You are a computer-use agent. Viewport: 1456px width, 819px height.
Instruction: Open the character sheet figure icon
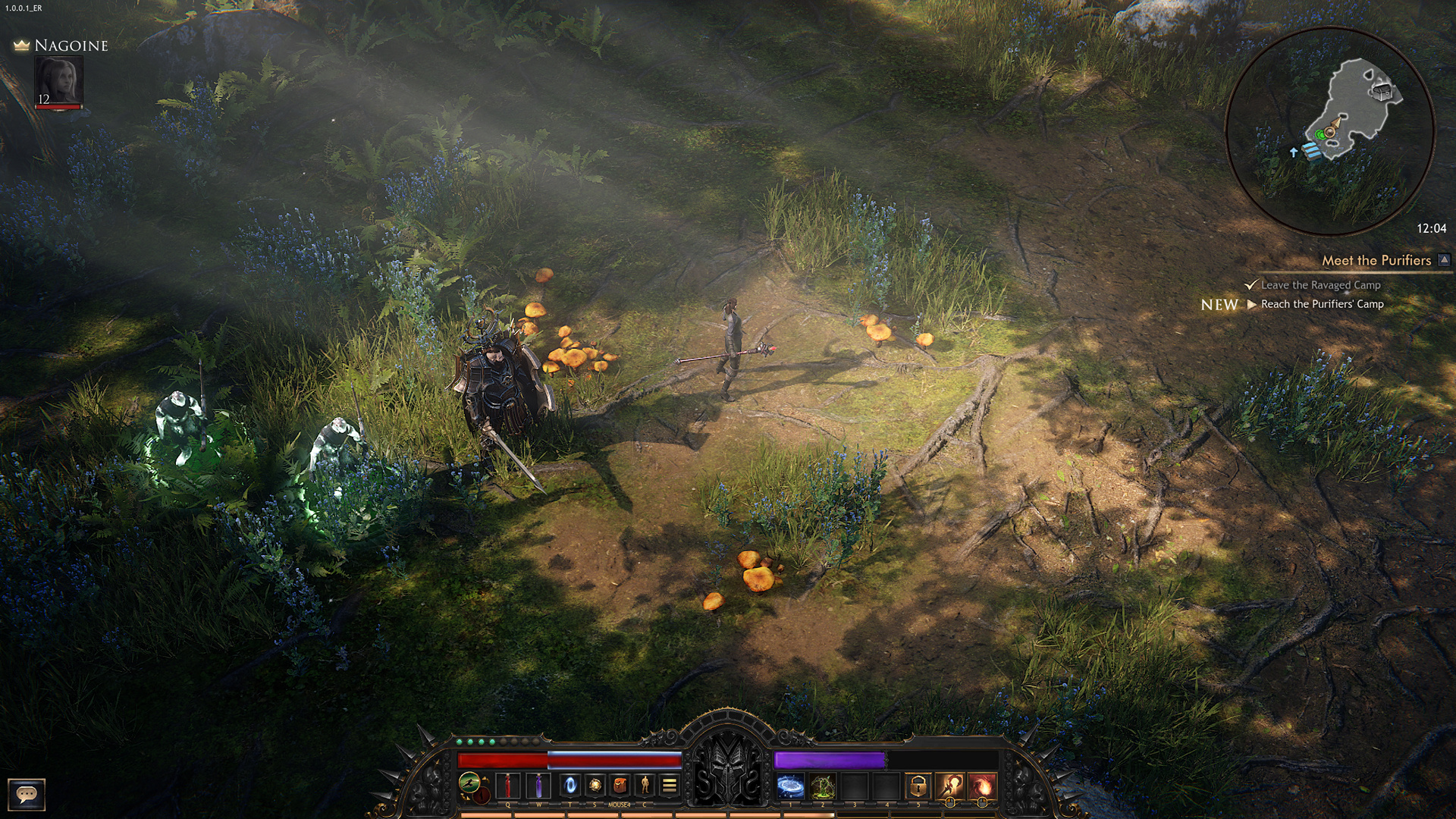(645, 786)
